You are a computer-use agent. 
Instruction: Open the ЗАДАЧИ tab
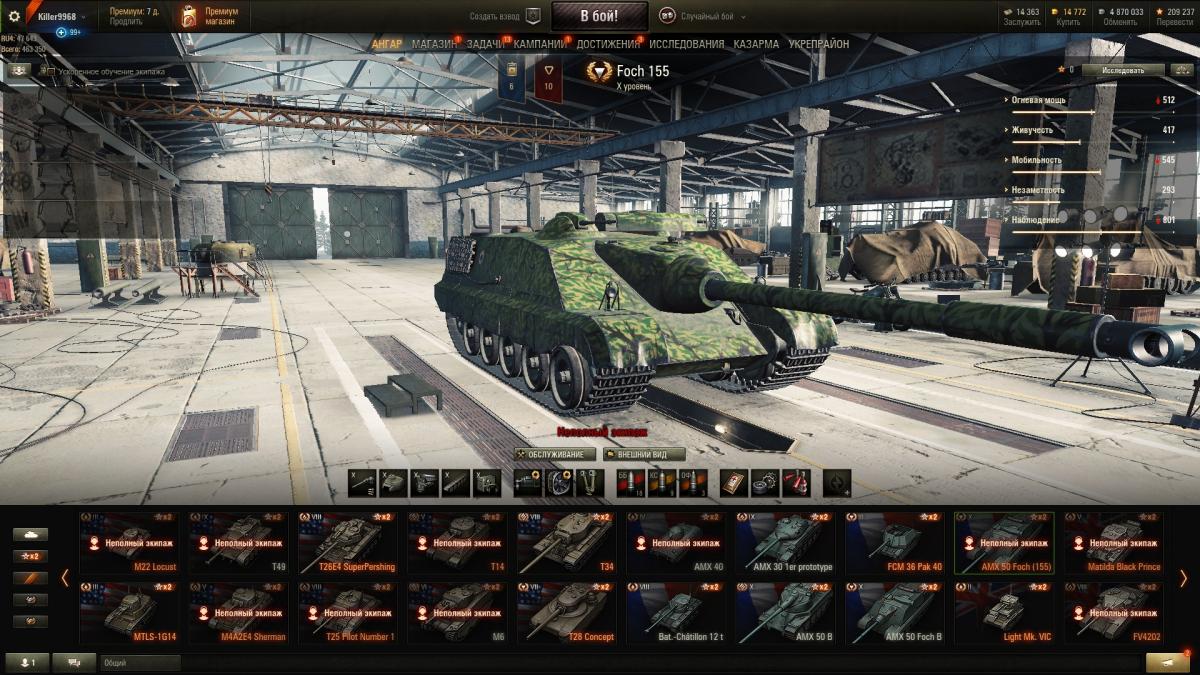(485, 44)
